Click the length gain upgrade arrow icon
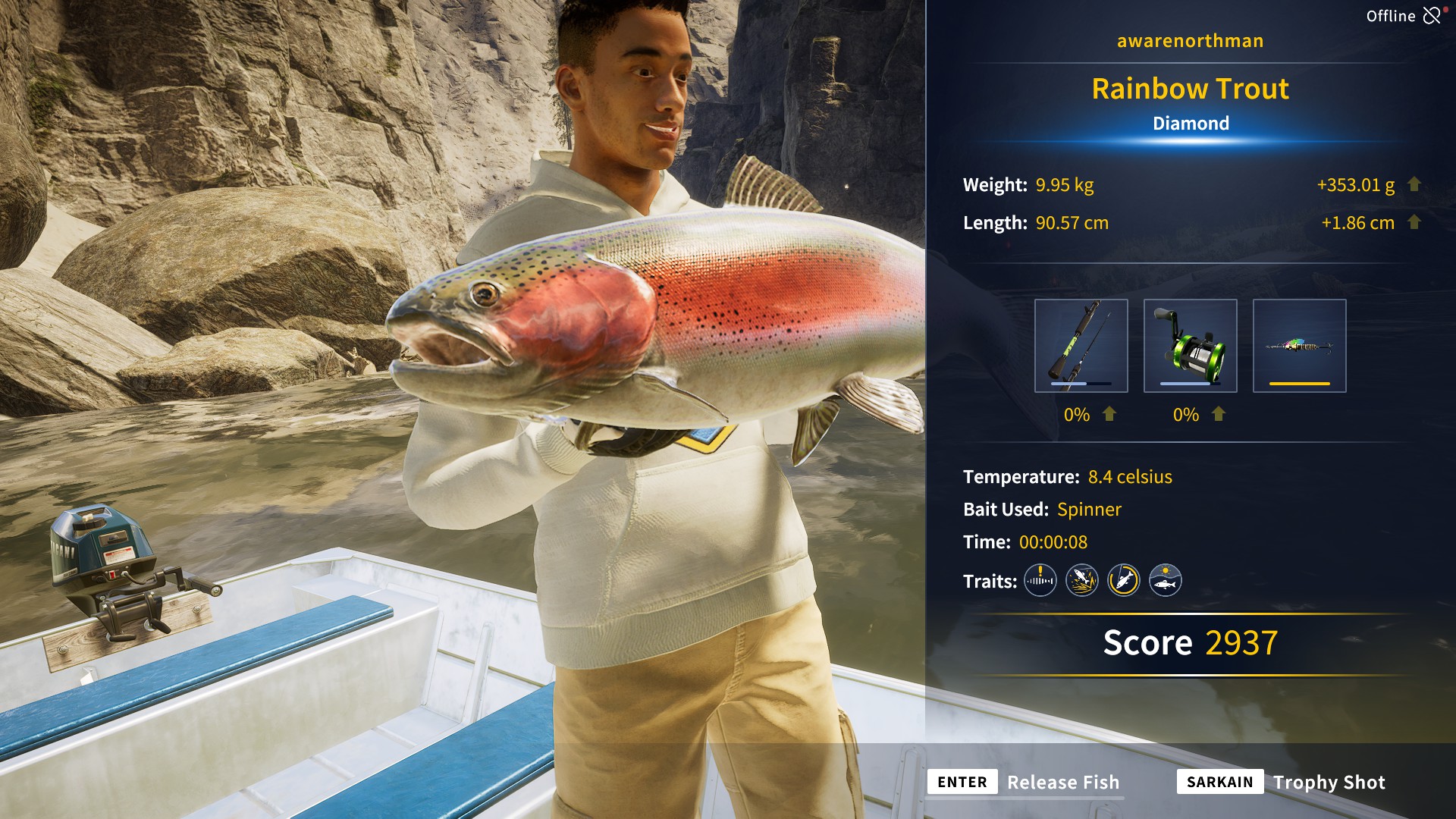Viewport: 1456px width, 819px height. (1414, 223)
